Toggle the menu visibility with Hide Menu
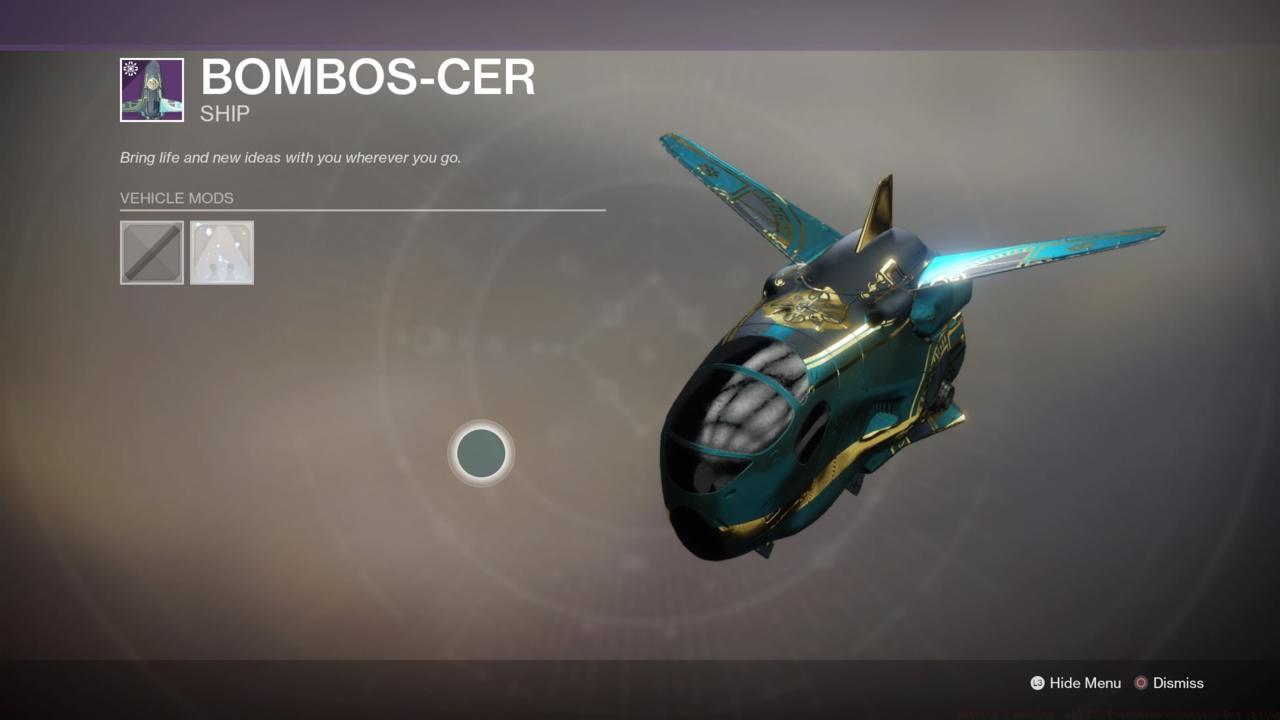 tap(1075, 683)
